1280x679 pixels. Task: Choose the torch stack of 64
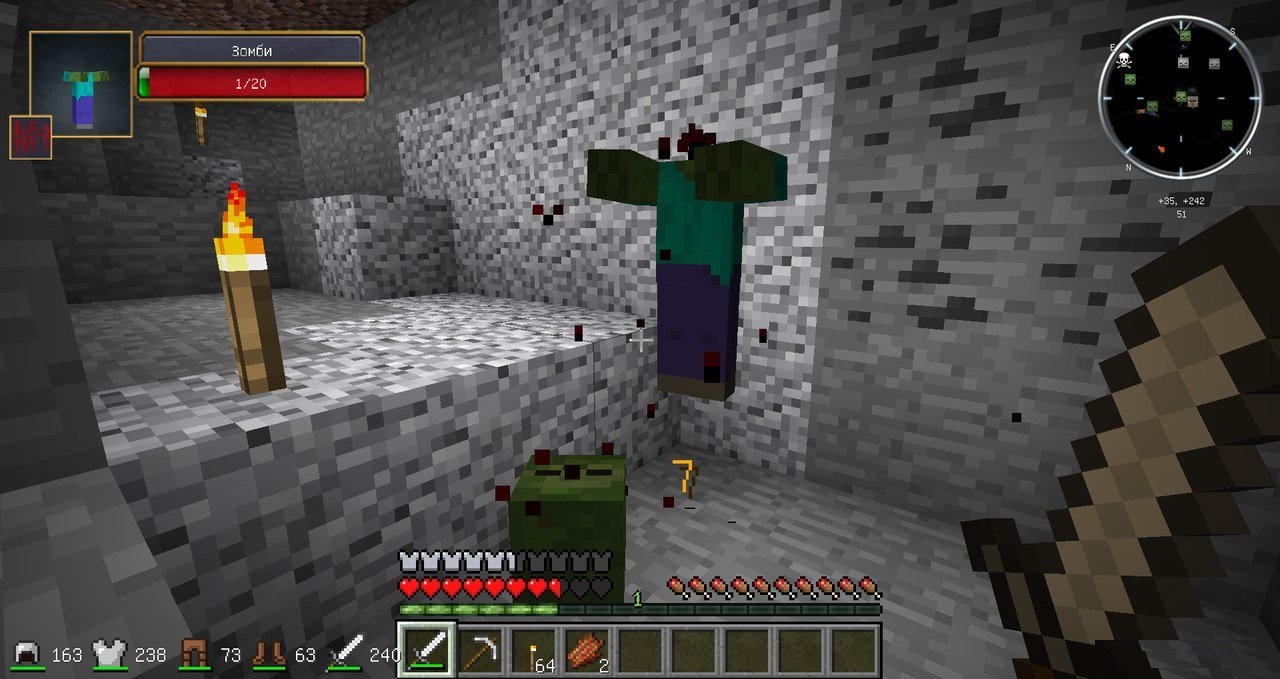coord(534,650)
